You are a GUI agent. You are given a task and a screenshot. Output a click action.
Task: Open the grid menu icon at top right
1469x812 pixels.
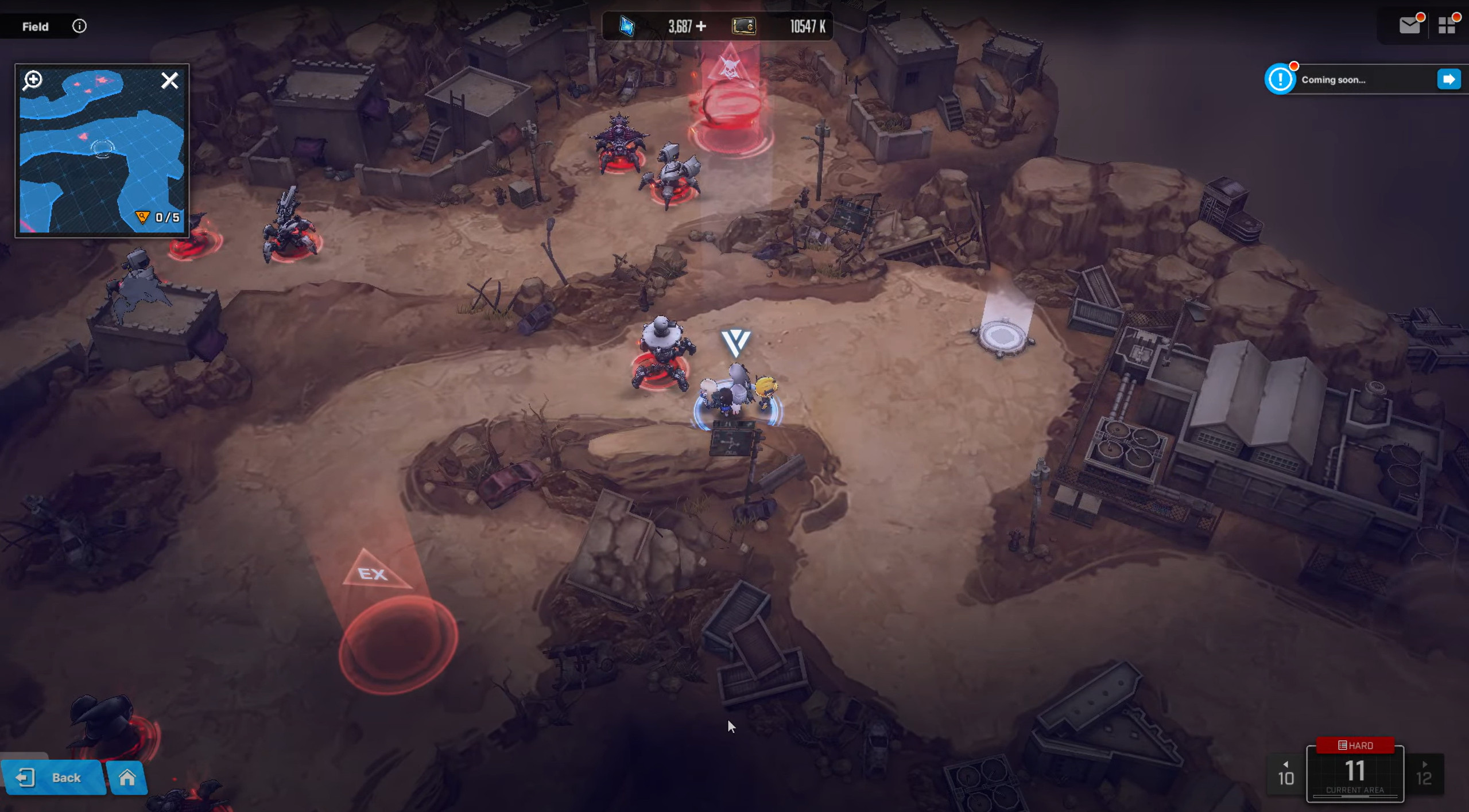click(x=1448, y=25)
